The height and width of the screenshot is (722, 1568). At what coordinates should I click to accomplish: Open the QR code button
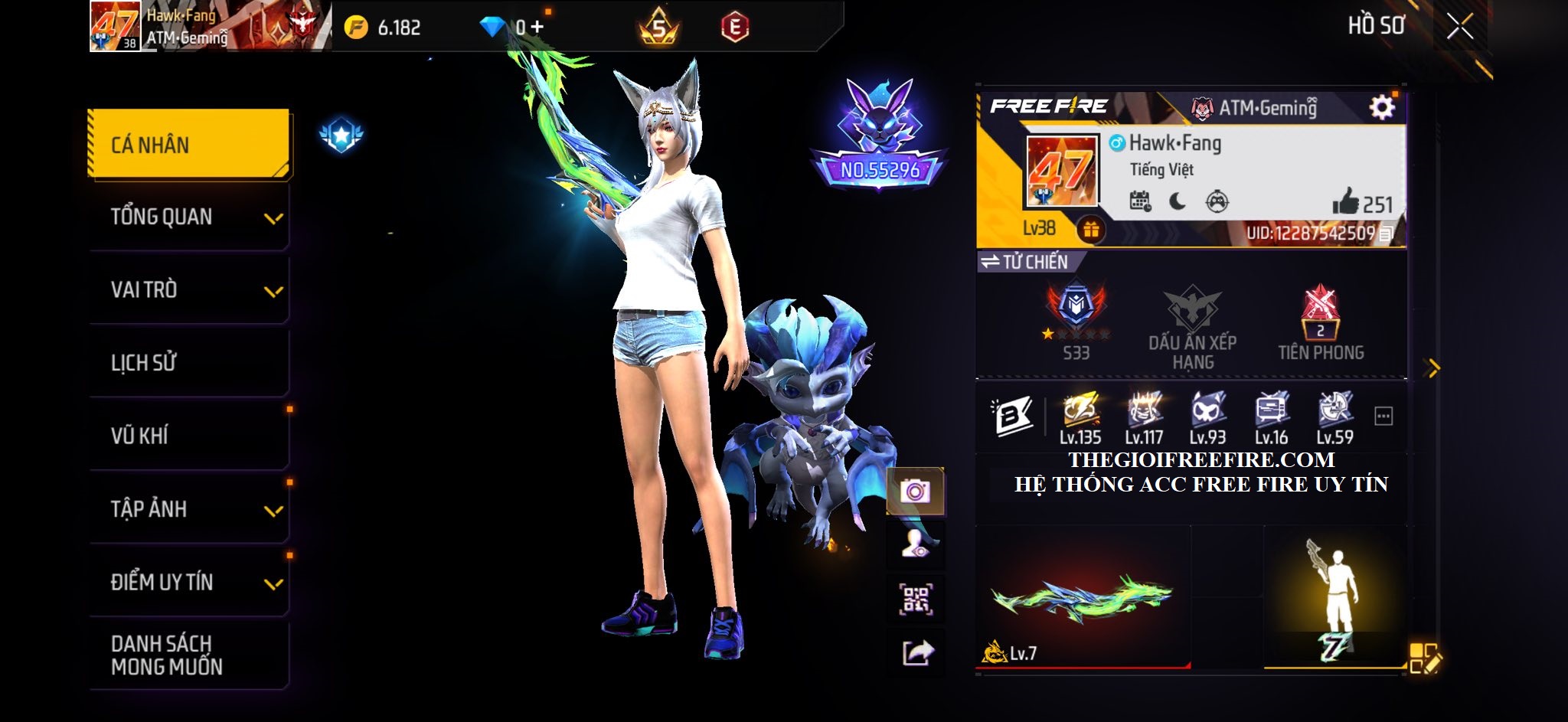coord(915,599)
